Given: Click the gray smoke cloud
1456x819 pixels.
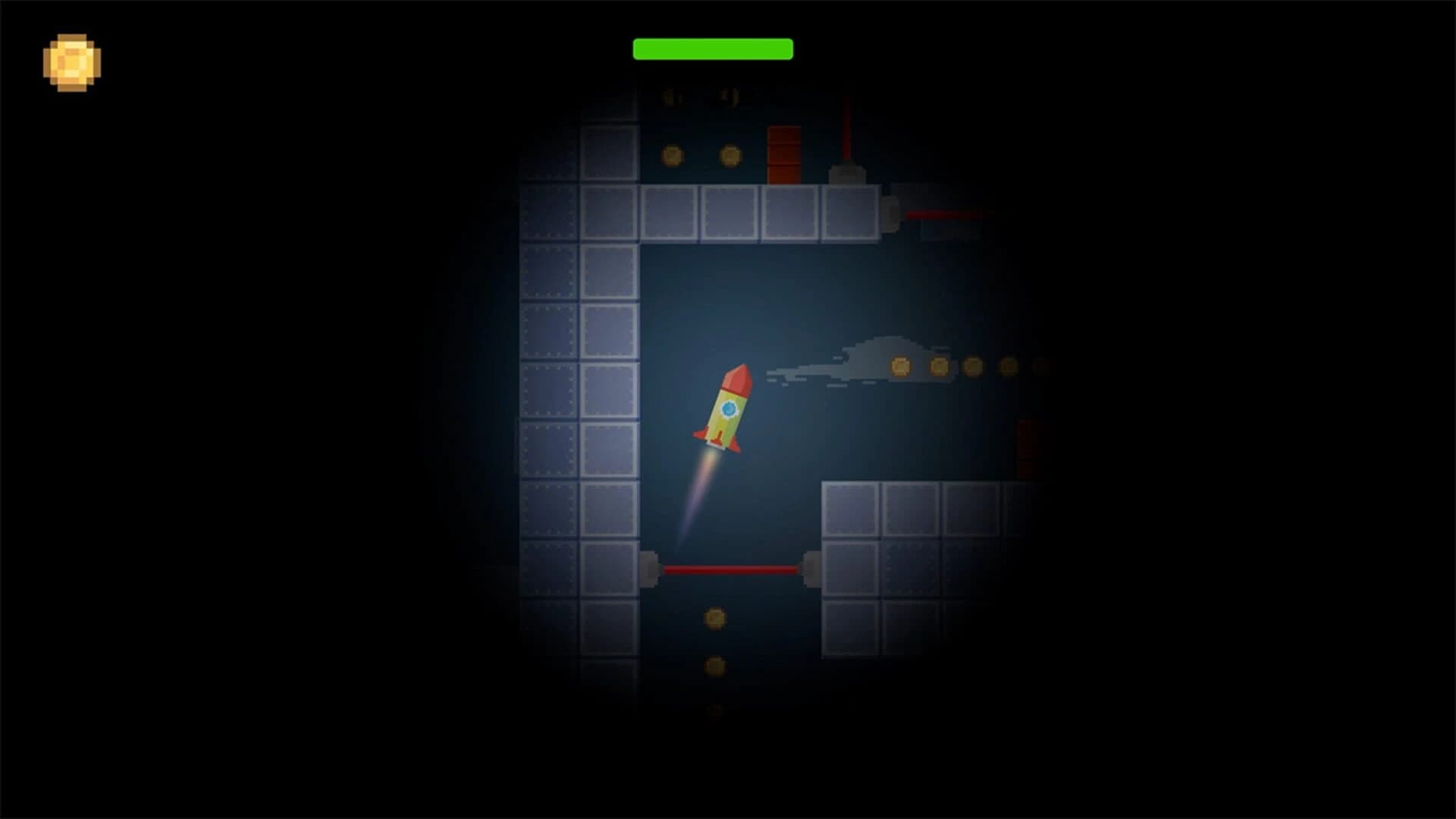Looking at the screenshot, I should click(x=857, y=356).
